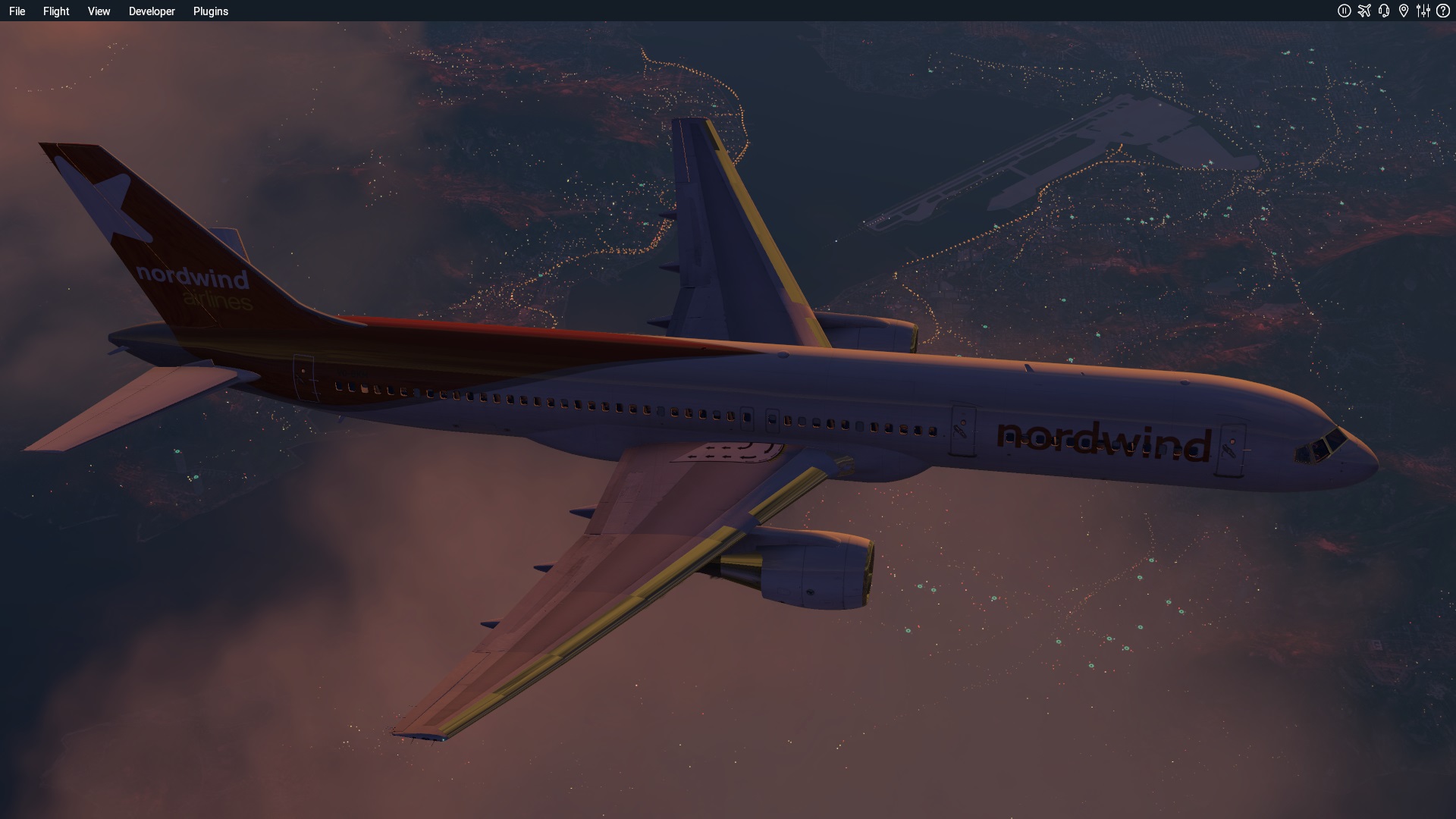Click the pause icon to freeze flight
Viewport: 1456px width, 819px height.
click(1345, 11)
